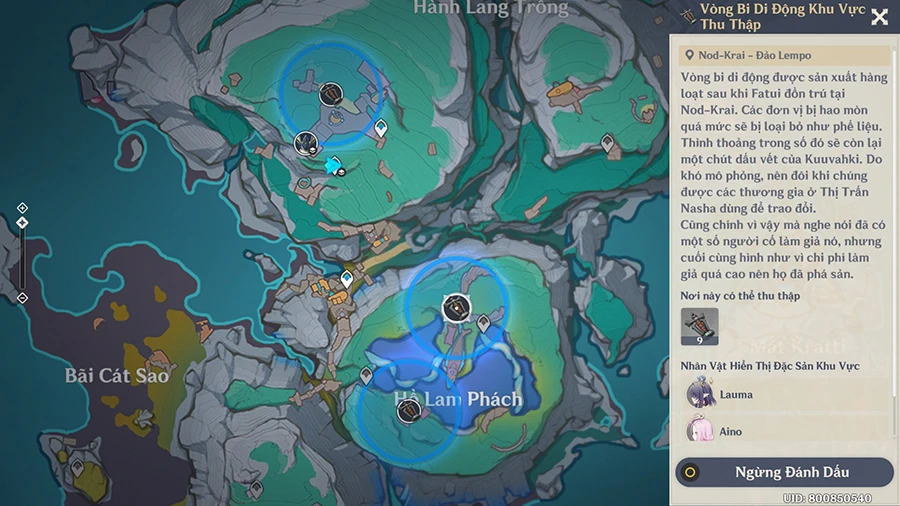Close the collection area info panel
900x506 pixels.
[x=879, y=17]
